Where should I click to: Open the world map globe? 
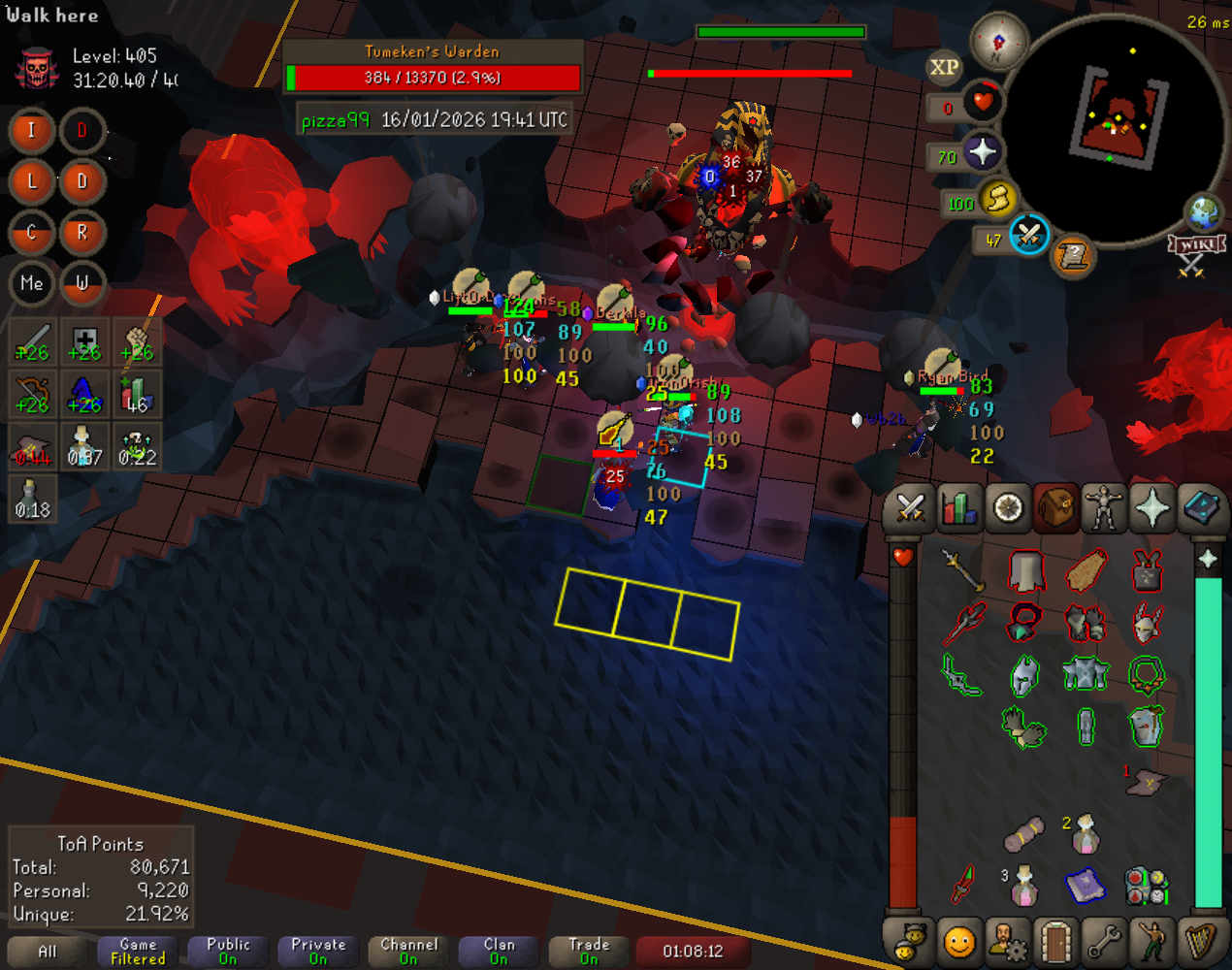coord(1204,210)
